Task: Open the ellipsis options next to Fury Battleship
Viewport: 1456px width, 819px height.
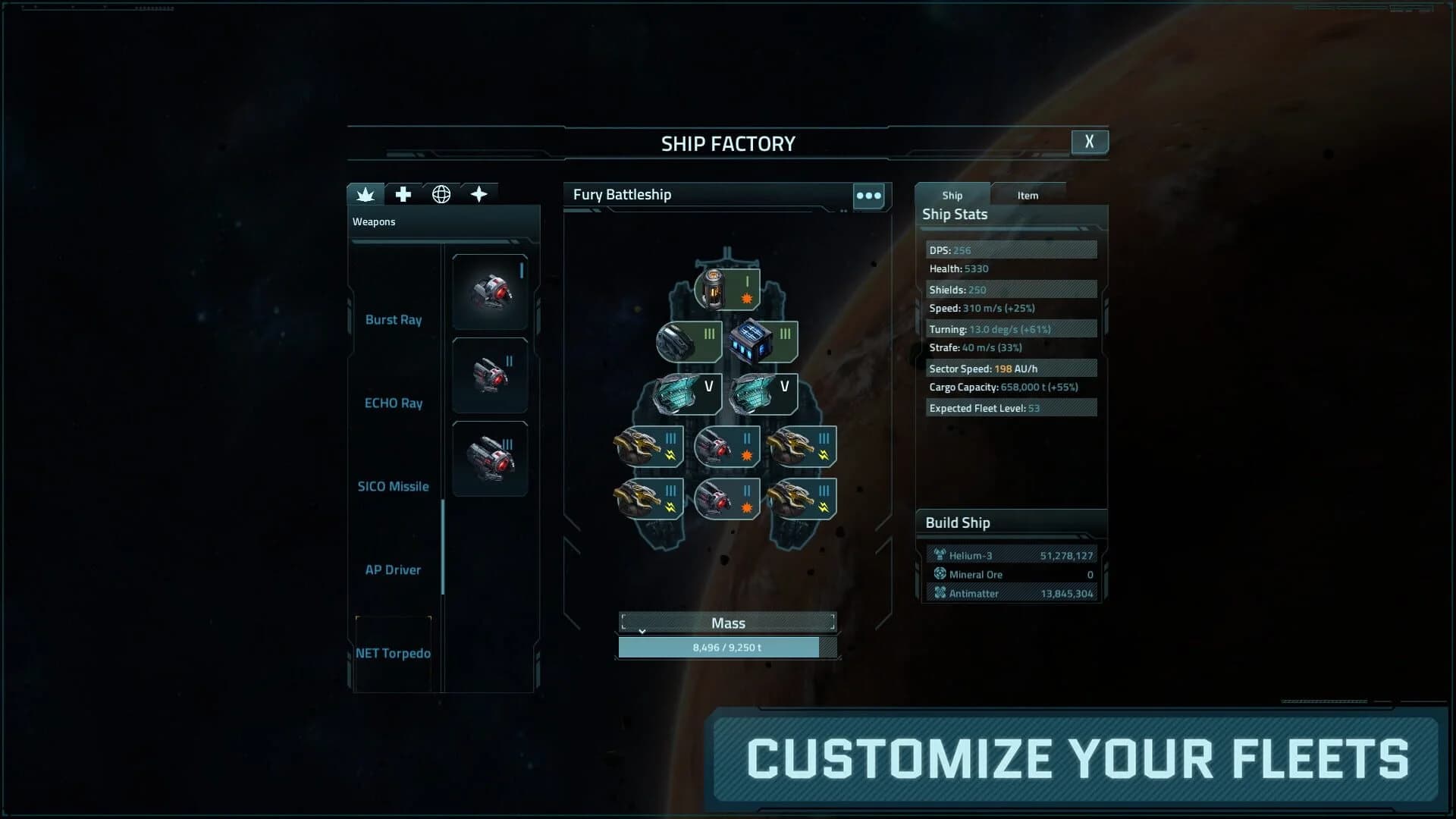Action: coord(869,196)
